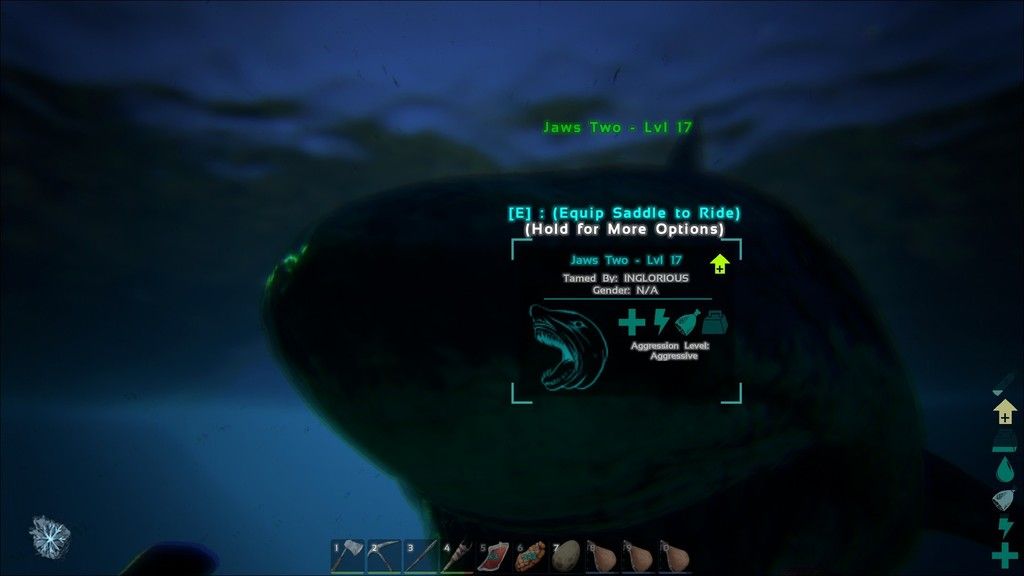Equip the pickaxe from the hotbar
Screen dimensions: 1024x576
(385, 556)
